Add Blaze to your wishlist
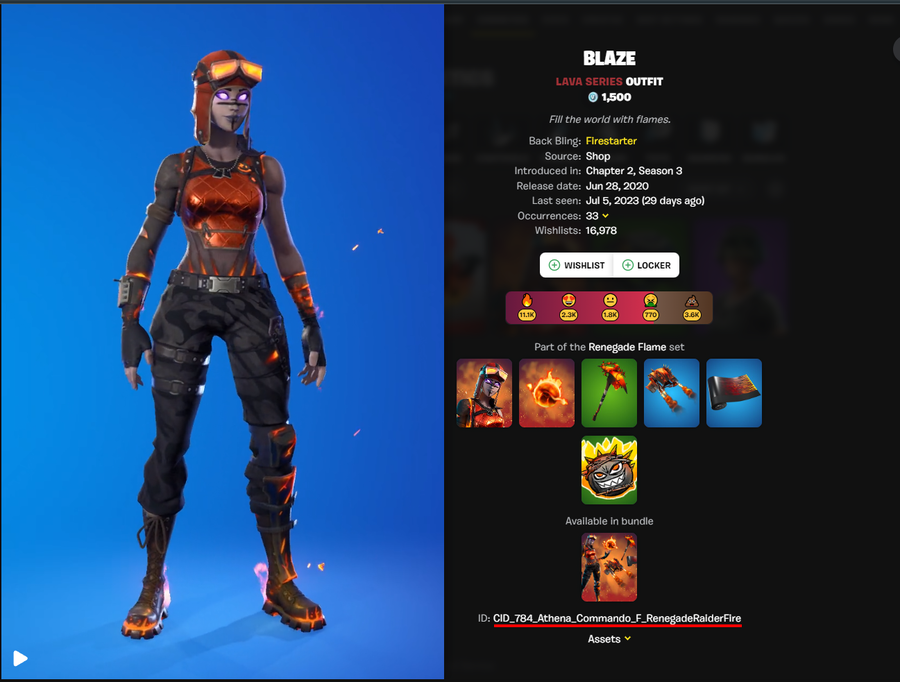This screenshot has width=900, height=682. pos(577,265)
